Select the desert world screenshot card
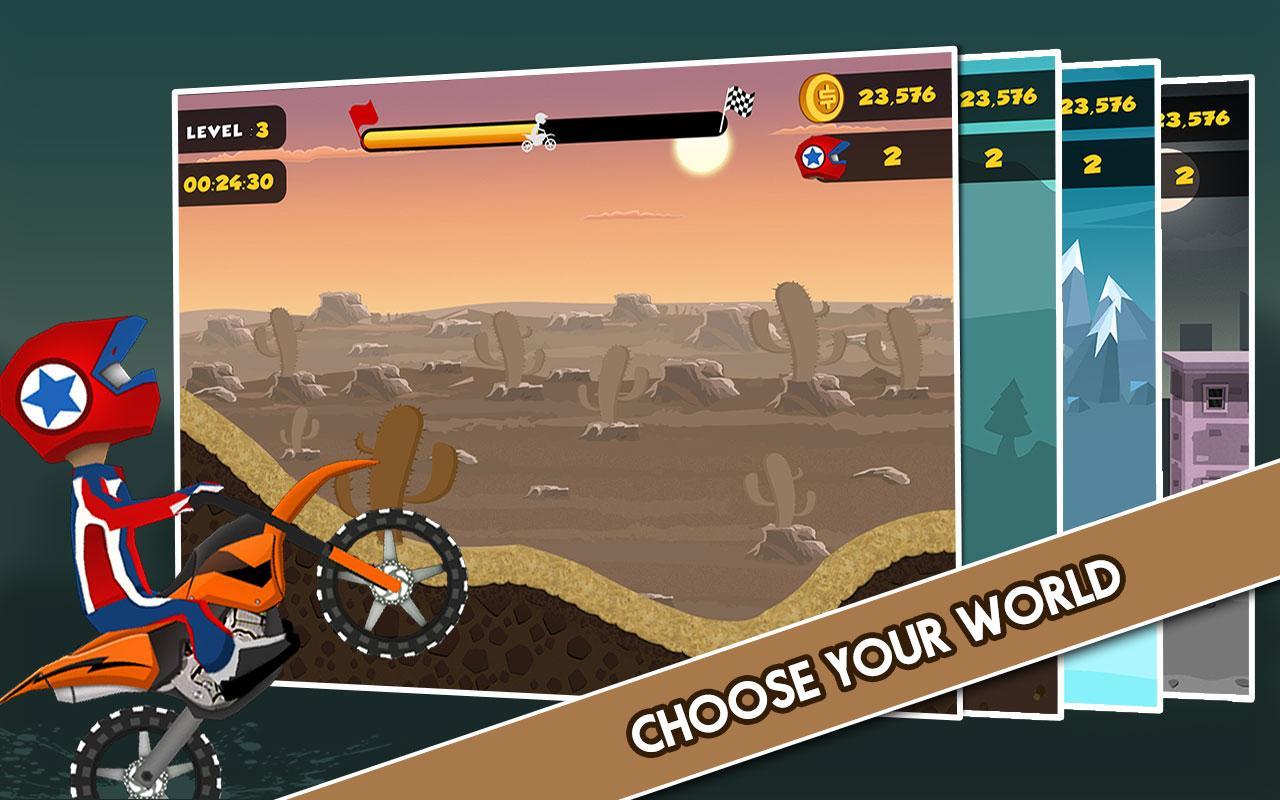 560,380
